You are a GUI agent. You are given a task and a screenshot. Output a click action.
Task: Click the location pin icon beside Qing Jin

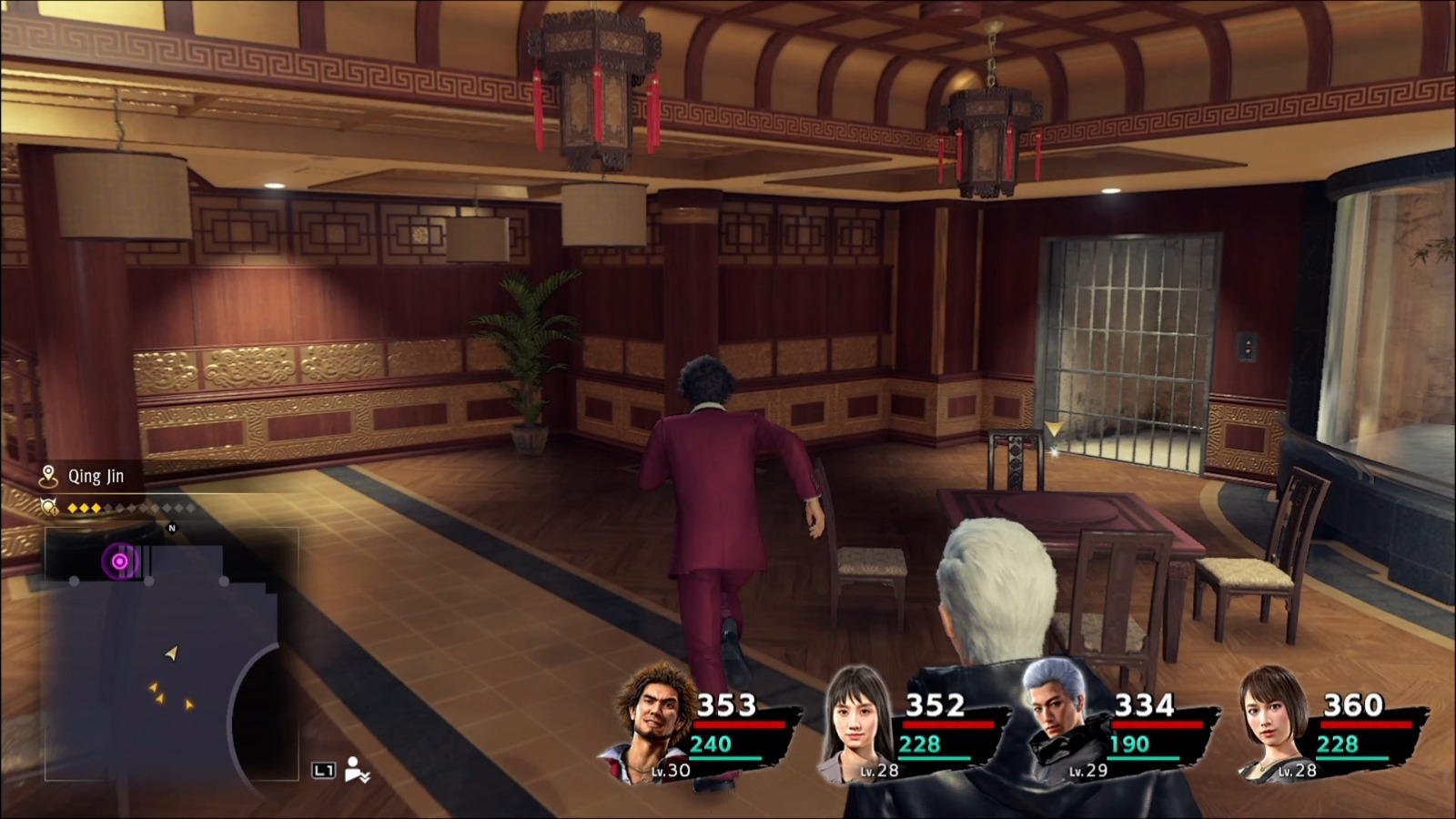(x=47, y=474)
